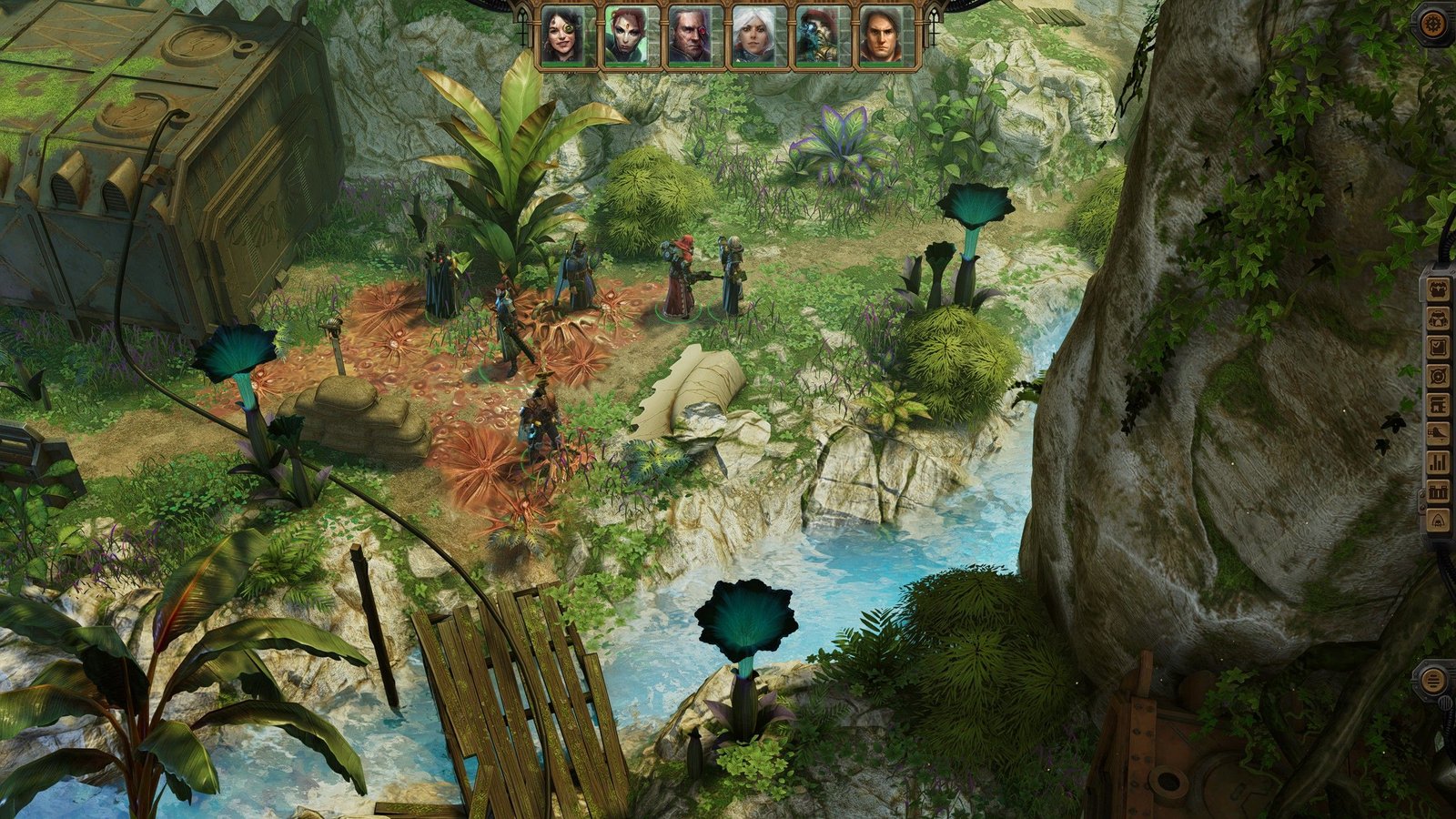Open the checkmark journal icon

pos(1438,348)
